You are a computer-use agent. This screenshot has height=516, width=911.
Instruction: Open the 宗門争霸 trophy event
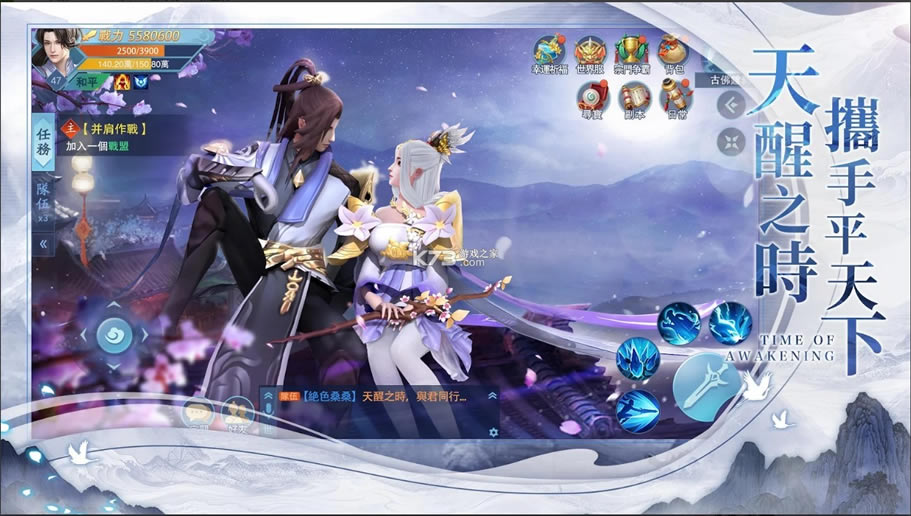631,52
